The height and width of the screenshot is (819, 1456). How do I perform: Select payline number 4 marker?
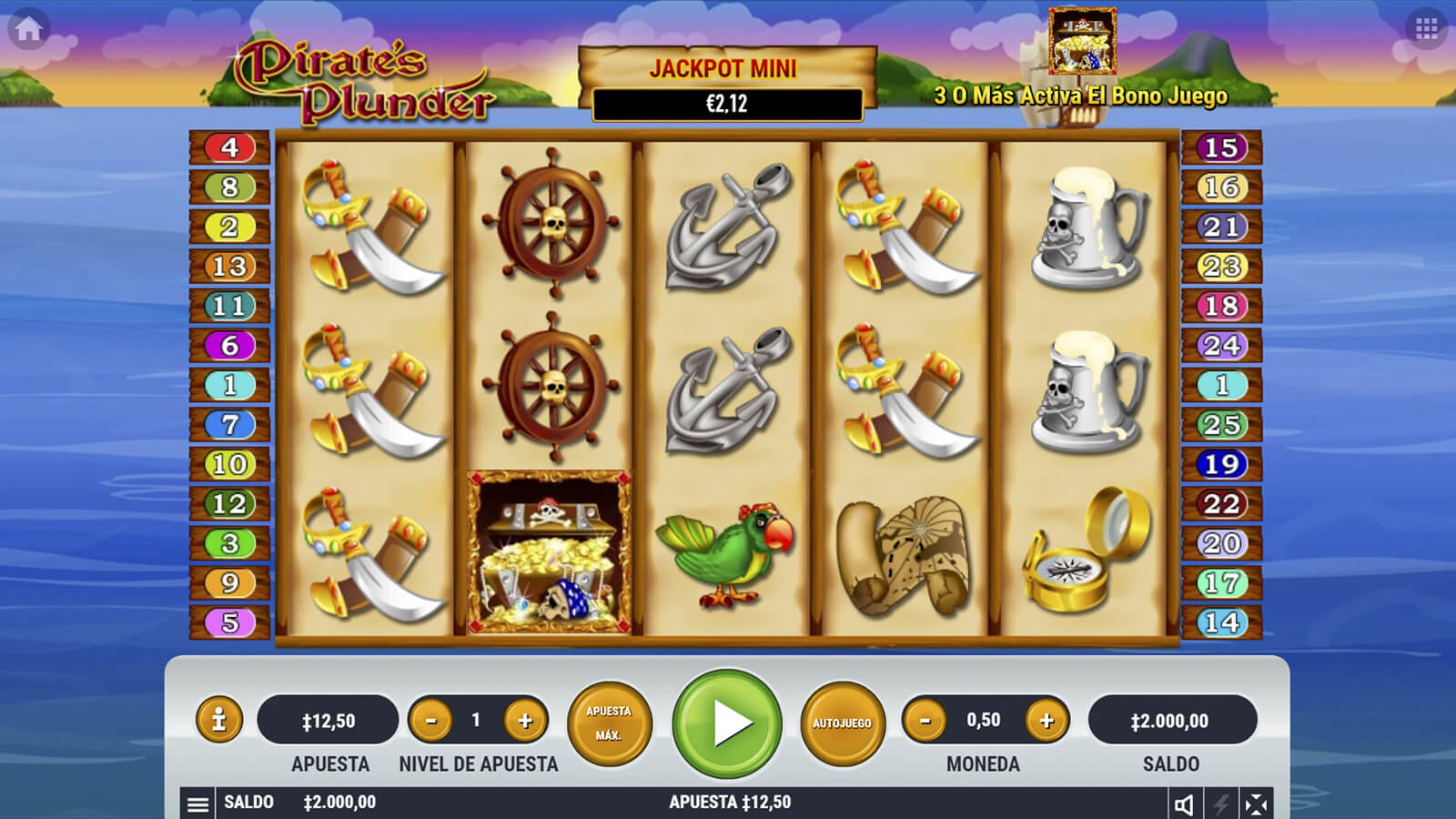click(229, 147)
